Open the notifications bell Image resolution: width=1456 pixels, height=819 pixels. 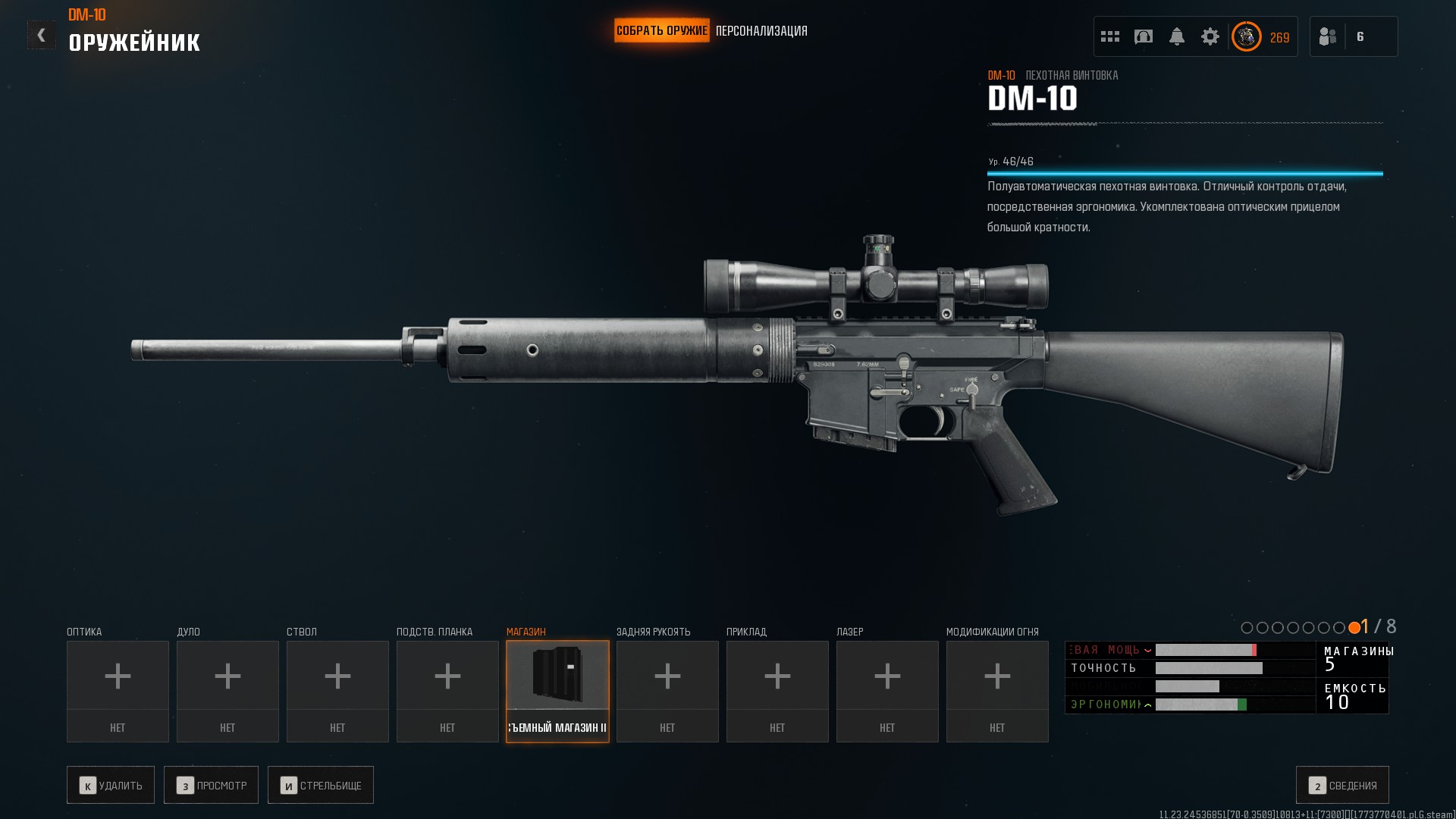point(1177,36)
